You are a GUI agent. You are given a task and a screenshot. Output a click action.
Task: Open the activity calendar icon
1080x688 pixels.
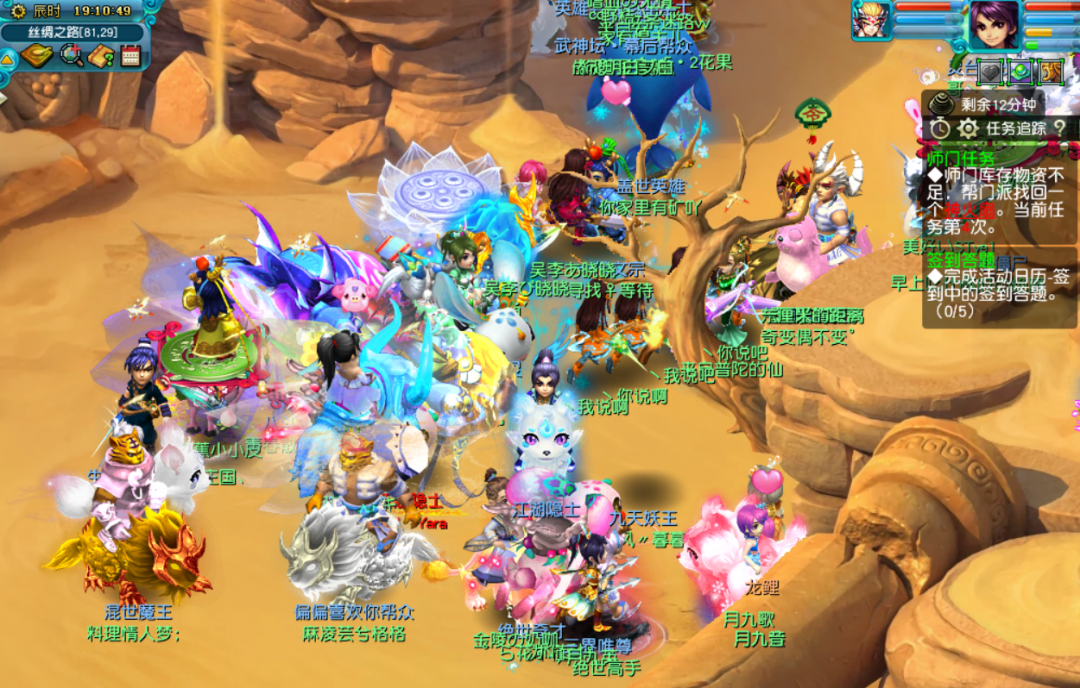pos(130,55)
